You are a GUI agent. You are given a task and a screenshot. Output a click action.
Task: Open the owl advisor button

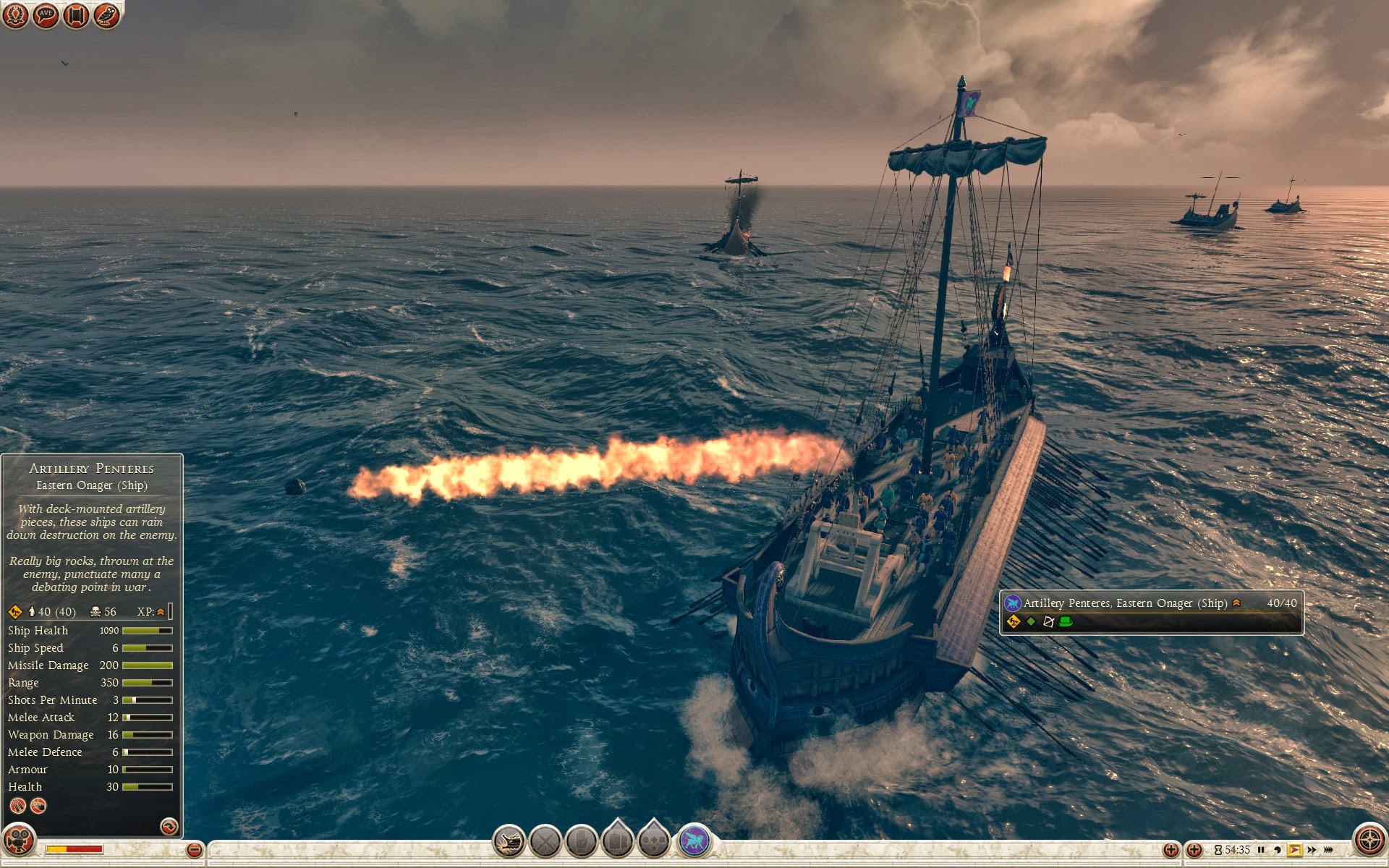(106, 15)
